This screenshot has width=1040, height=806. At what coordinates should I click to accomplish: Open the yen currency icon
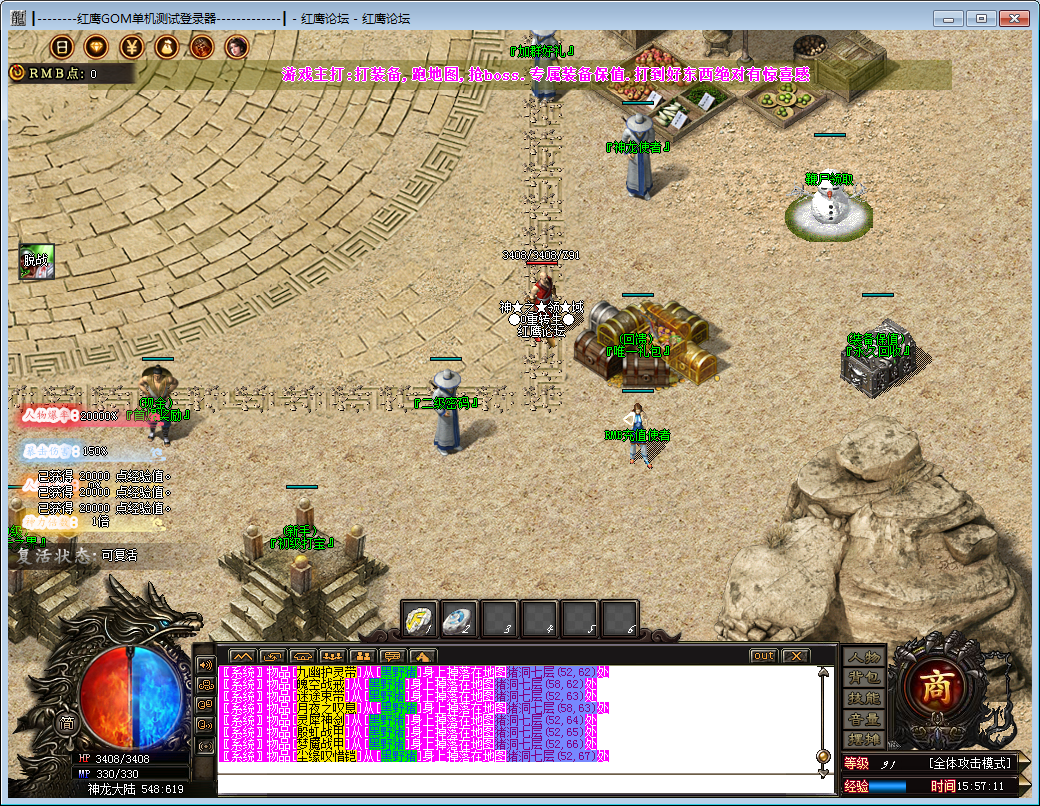(x=131, y=46)
